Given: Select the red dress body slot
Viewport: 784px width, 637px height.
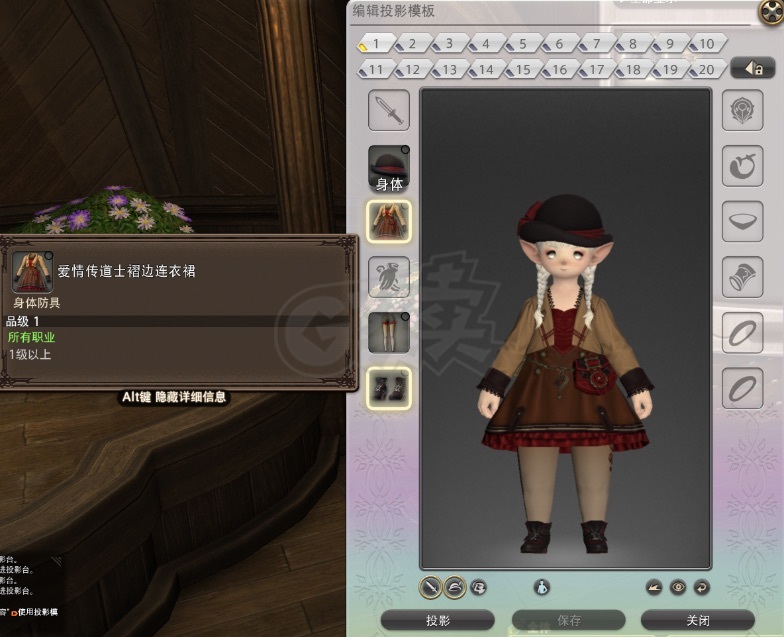Looking at the screenshot, I should tap(389, 221).
